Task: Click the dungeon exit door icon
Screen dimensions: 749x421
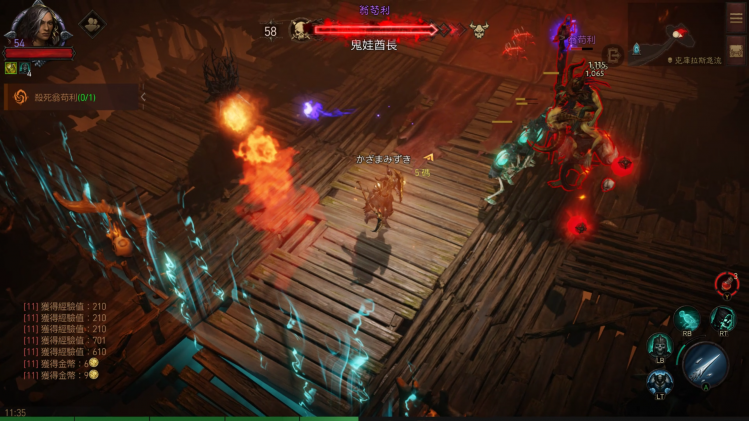Action: (614, 54)
